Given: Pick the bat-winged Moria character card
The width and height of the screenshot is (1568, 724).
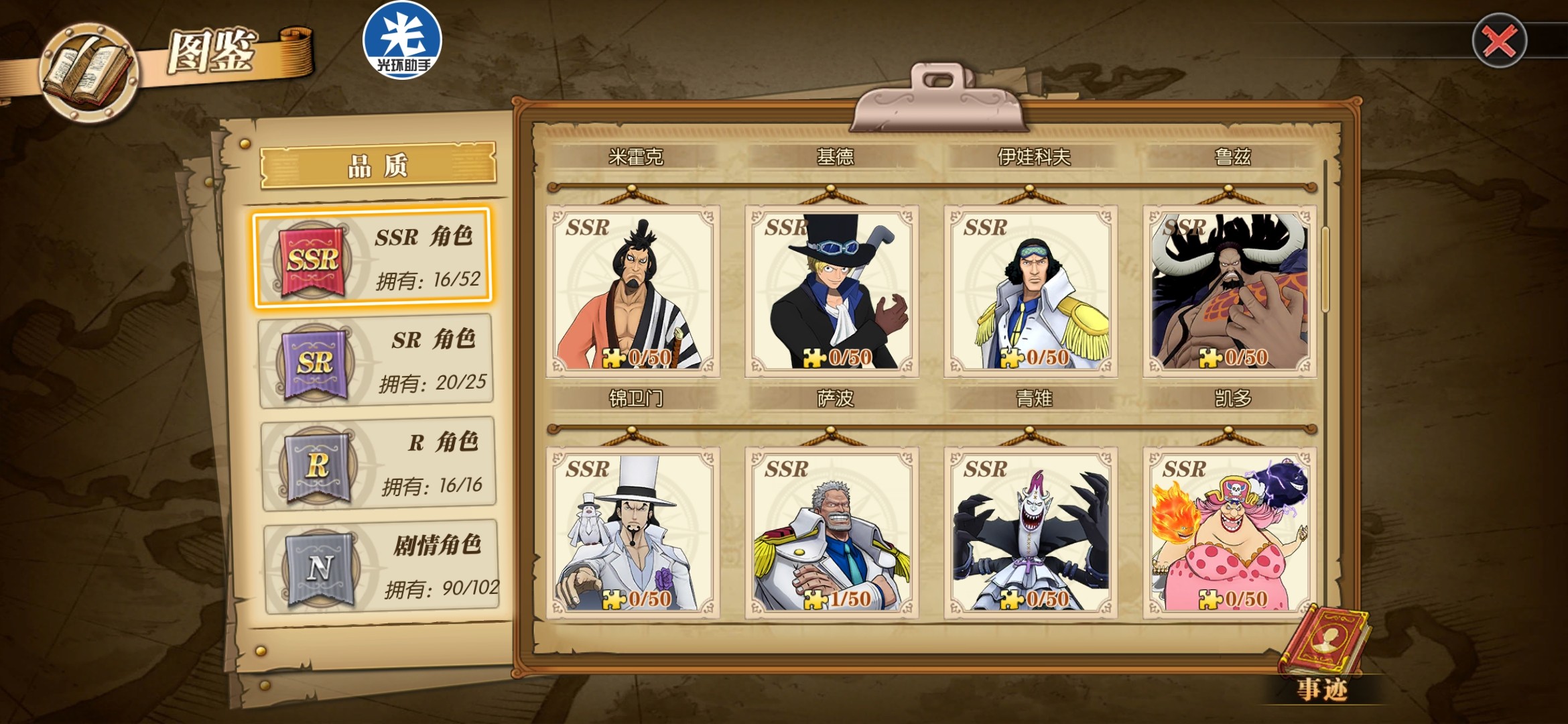Looking at the screenshot, I should (1030, 533).
